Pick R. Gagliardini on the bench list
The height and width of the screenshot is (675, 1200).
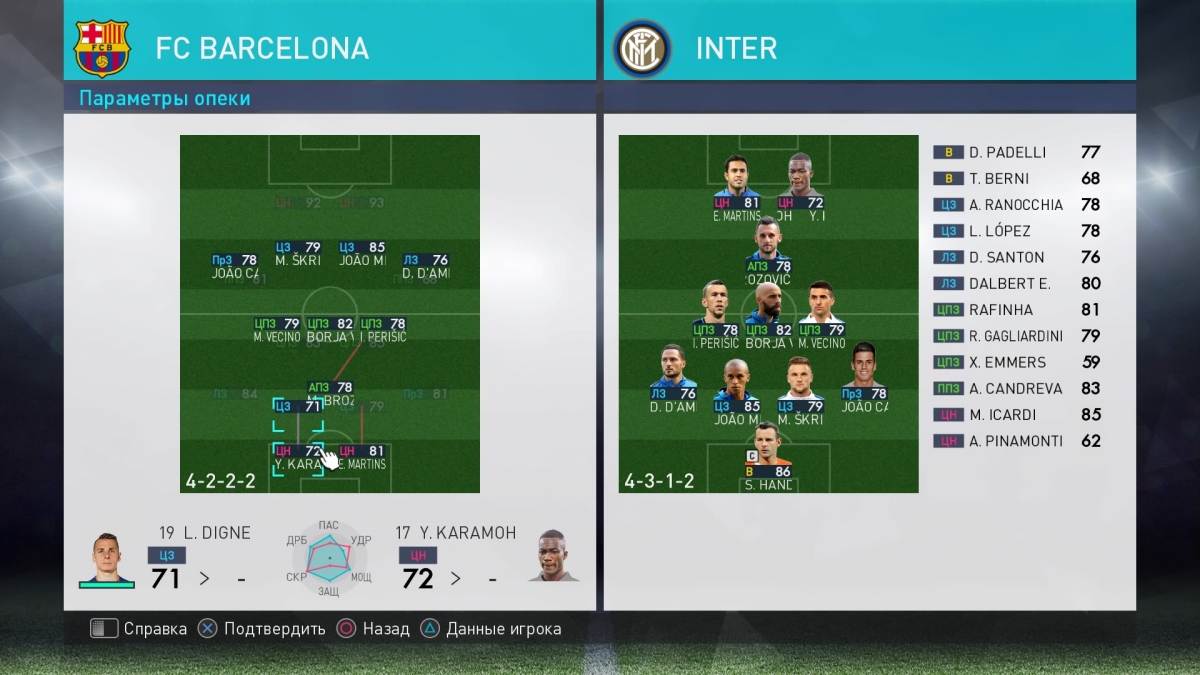(1016, 336)
